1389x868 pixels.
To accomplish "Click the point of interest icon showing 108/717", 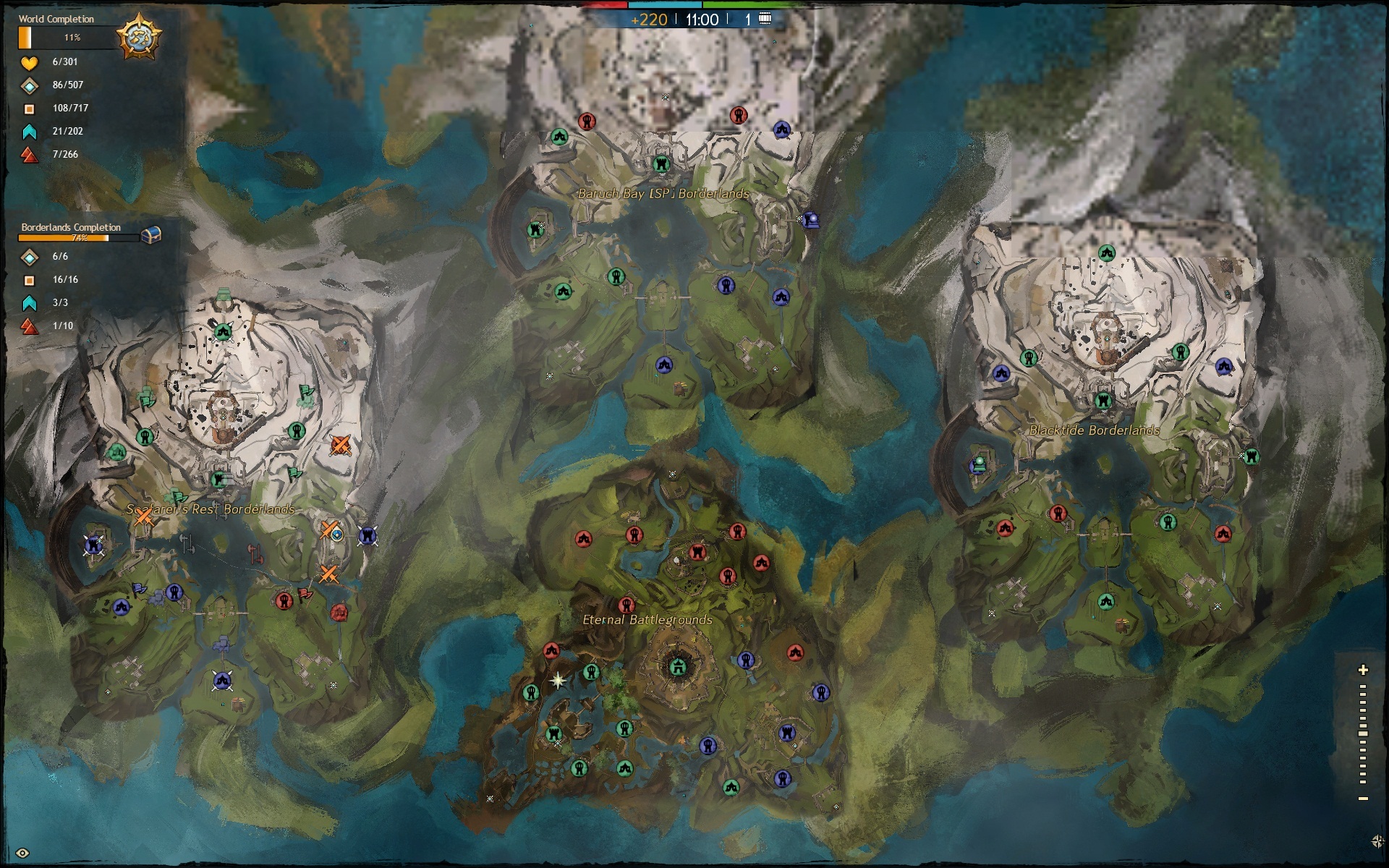I will tap(28, 108).
